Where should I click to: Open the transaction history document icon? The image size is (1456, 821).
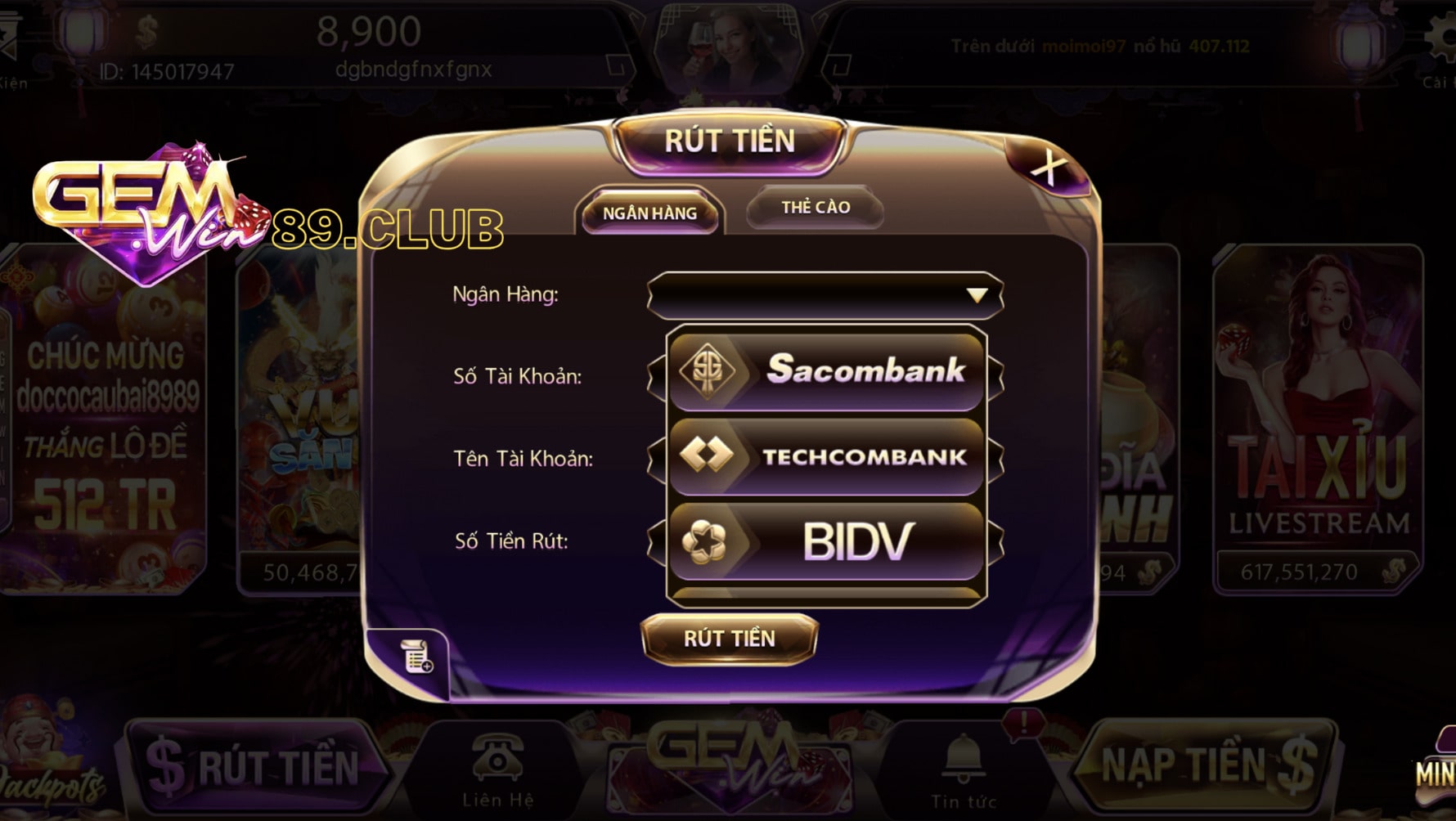point(416,656)
